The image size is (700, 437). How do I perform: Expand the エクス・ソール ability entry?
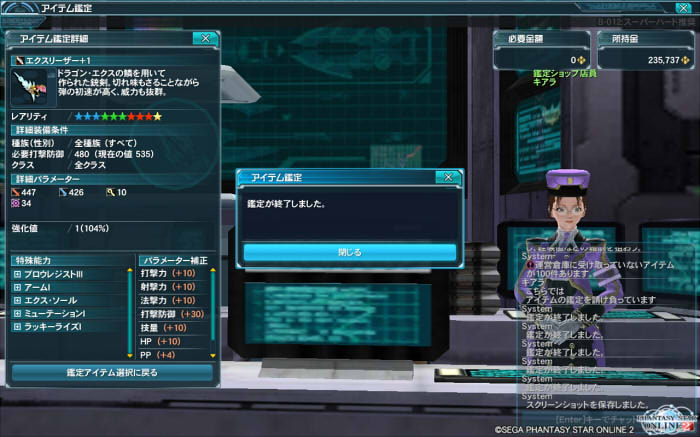pos(17,300)
